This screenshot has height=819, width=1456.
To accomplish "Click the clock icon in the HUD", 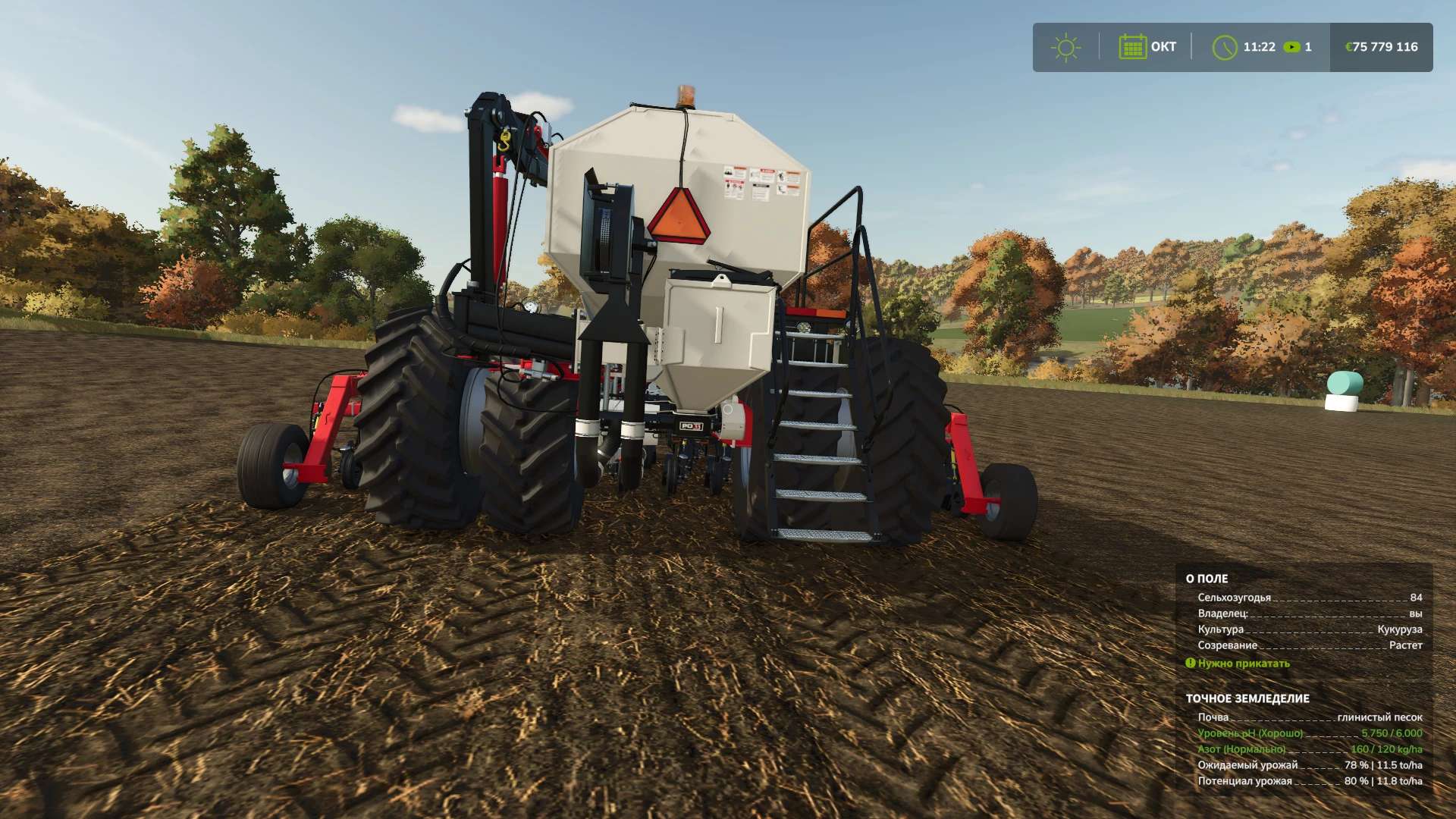I will pyautogui.click(x=1224, y=47).
